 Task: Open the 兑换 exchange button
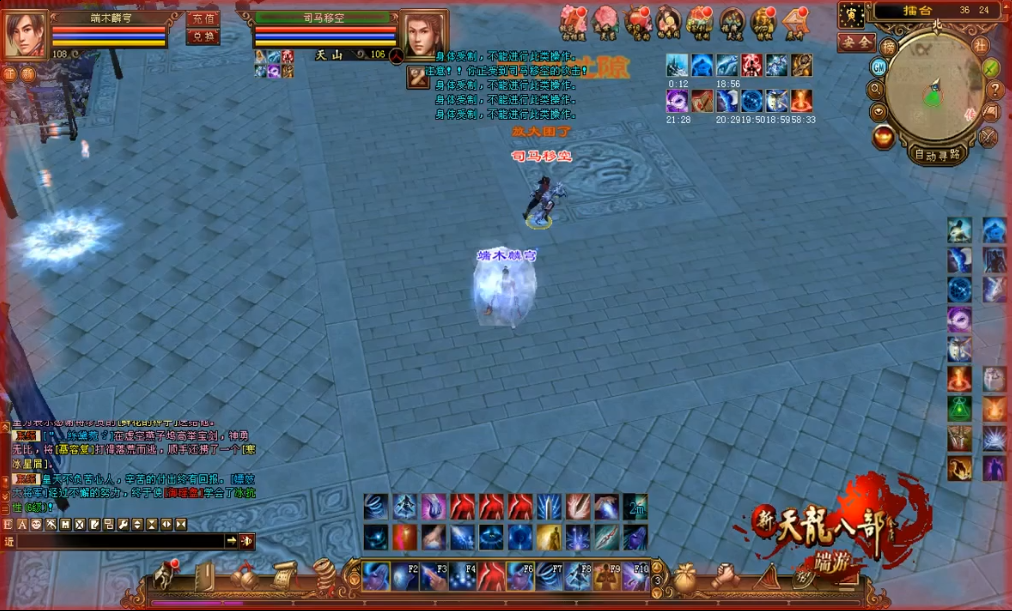[x=203, y=37]
